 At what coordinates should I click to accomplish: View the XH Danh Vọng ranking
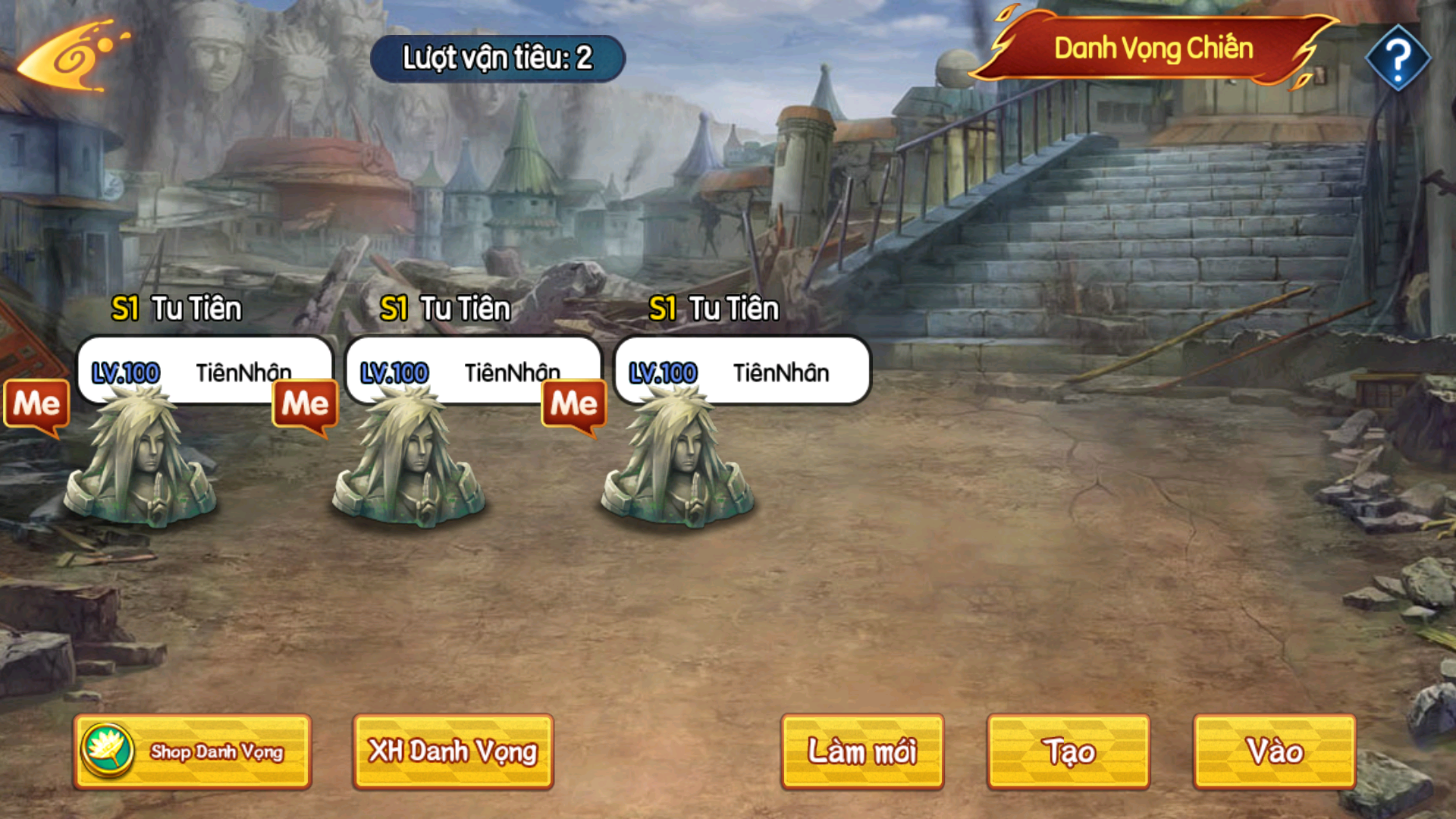click(x=453, y=752)
